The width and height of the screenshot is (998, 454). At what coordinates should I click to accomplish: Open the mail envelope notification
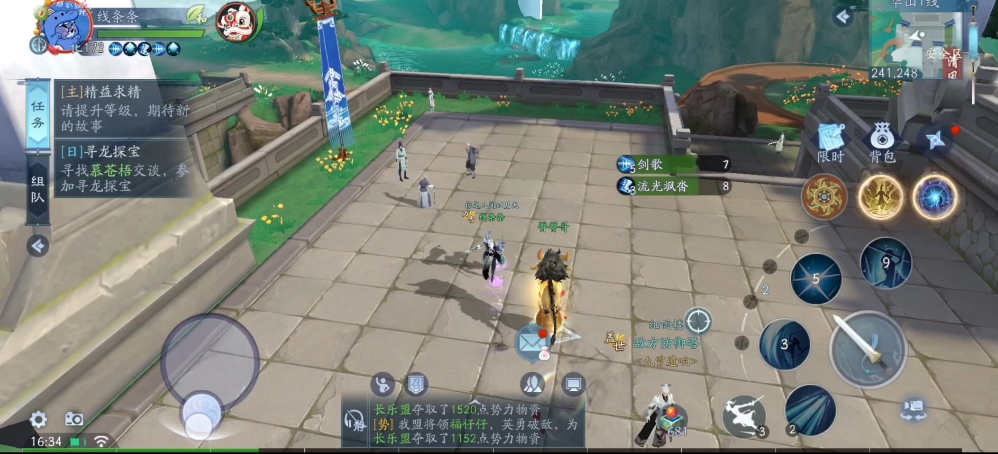coord(530,343)
